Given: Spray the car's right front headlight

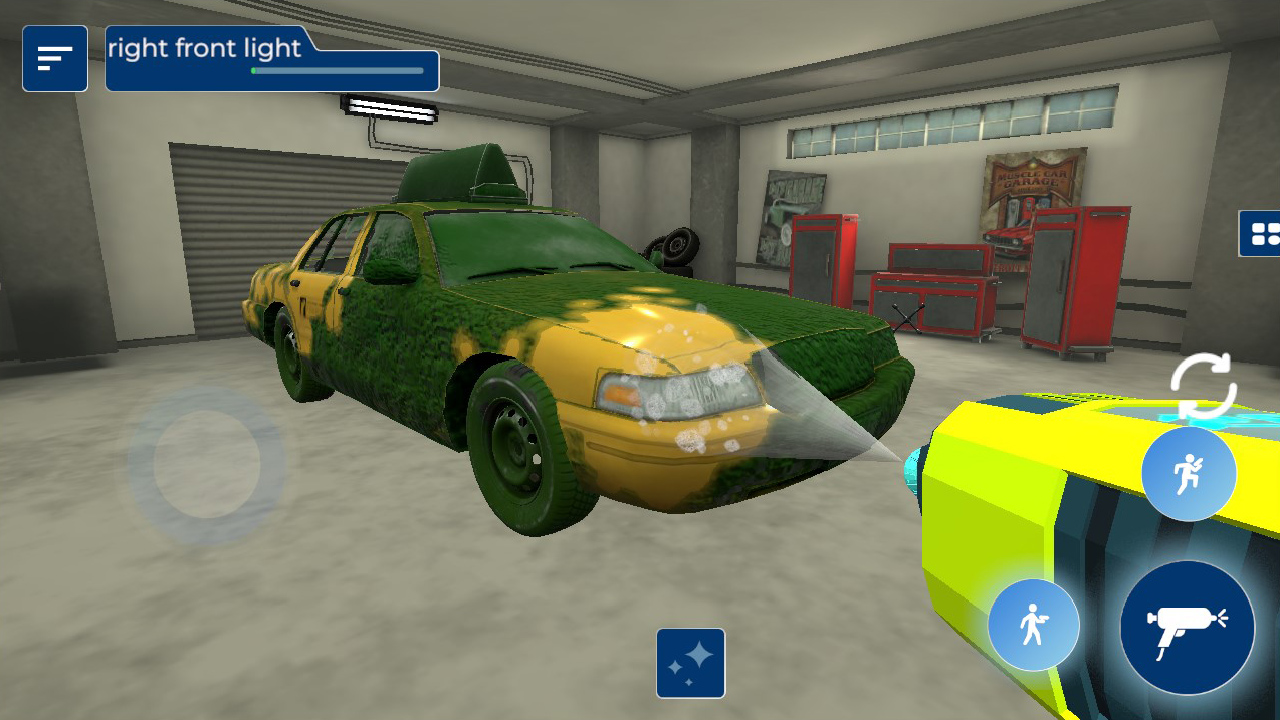Looking at the screenshot, I should 680,390.
